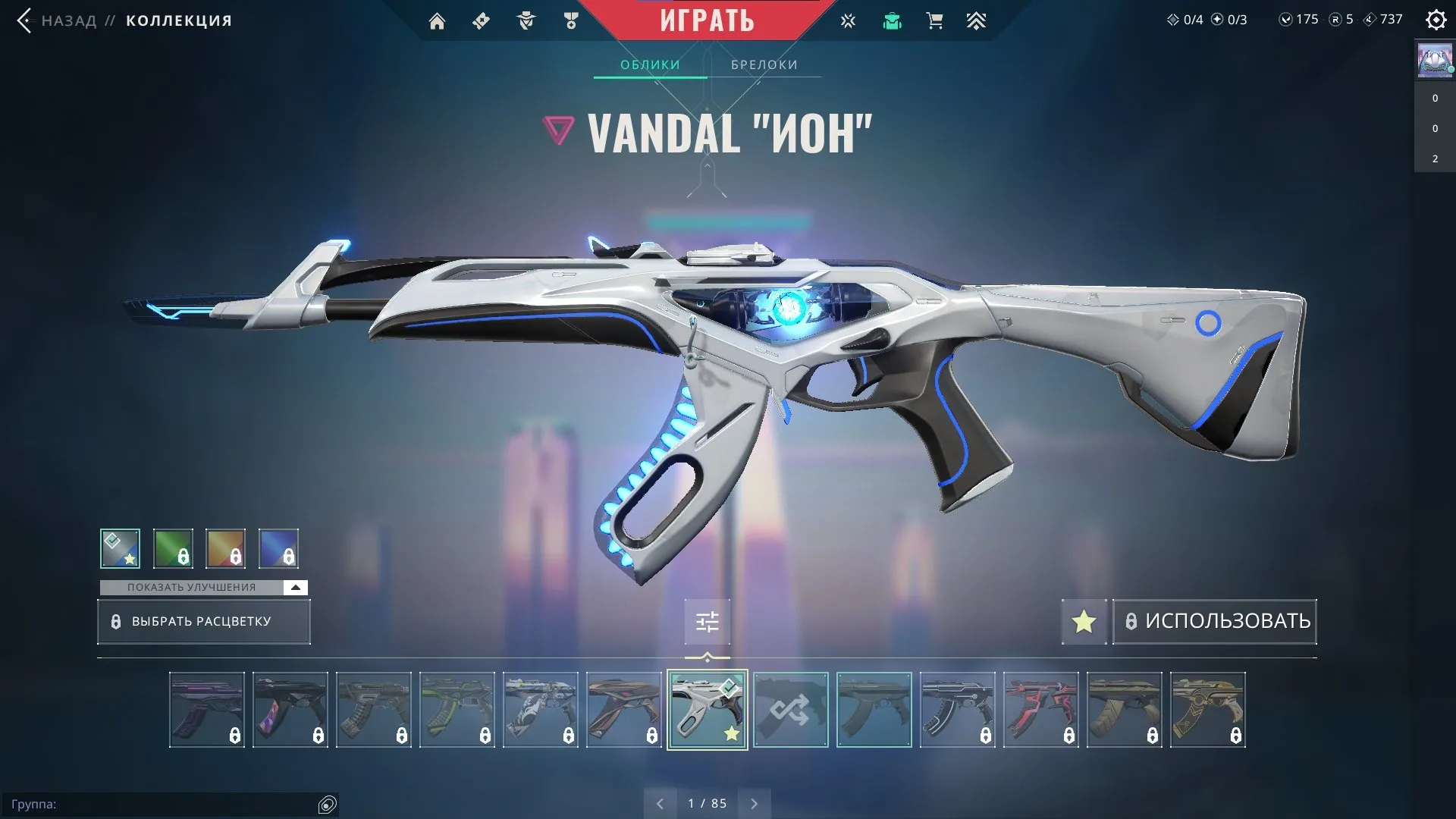
Task: Click the upgrade sliders icon below the weapon
Action: tap(707, 621)
